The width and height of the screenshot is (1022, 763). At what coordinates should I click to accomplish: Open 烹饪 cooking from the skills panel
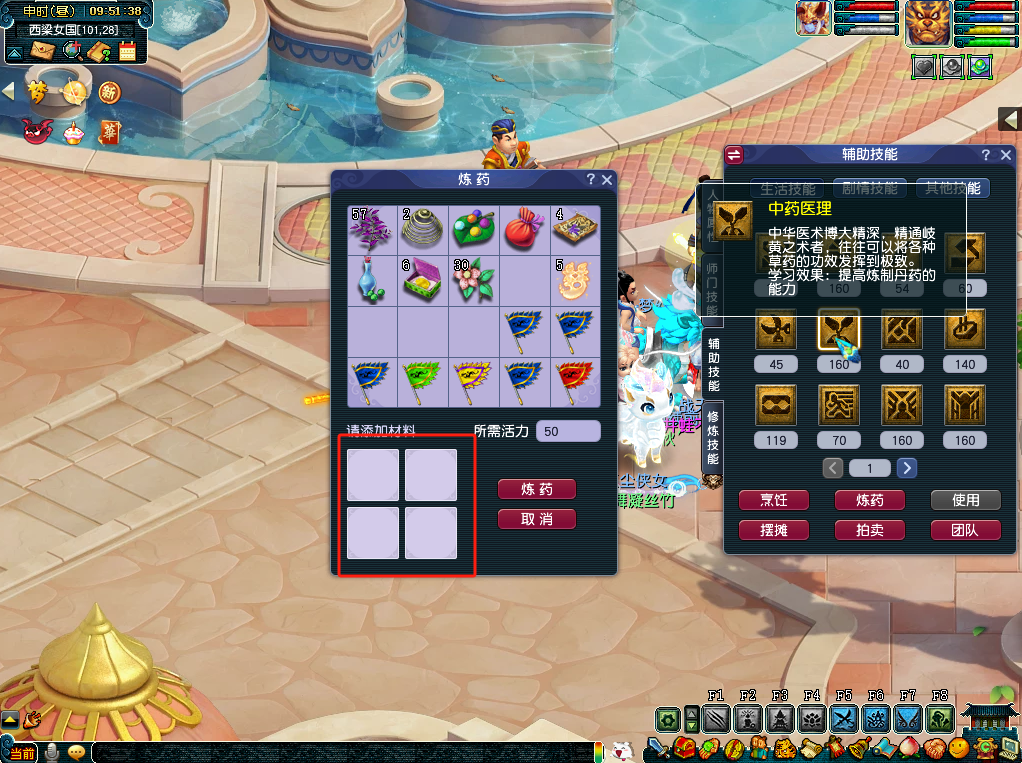click(774, 500)
